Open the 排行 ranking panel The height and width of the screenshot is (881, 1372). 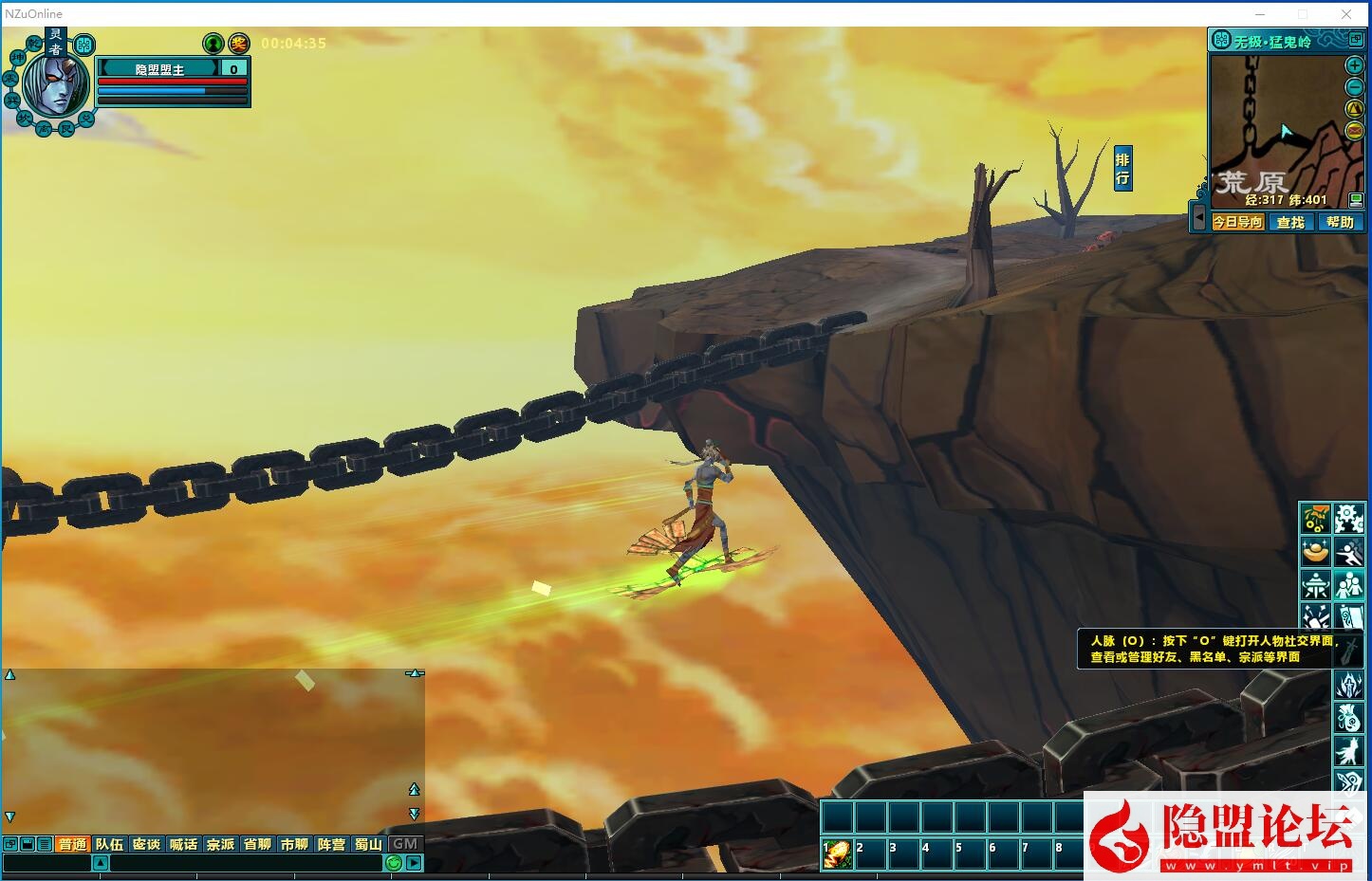[1122, 169]
